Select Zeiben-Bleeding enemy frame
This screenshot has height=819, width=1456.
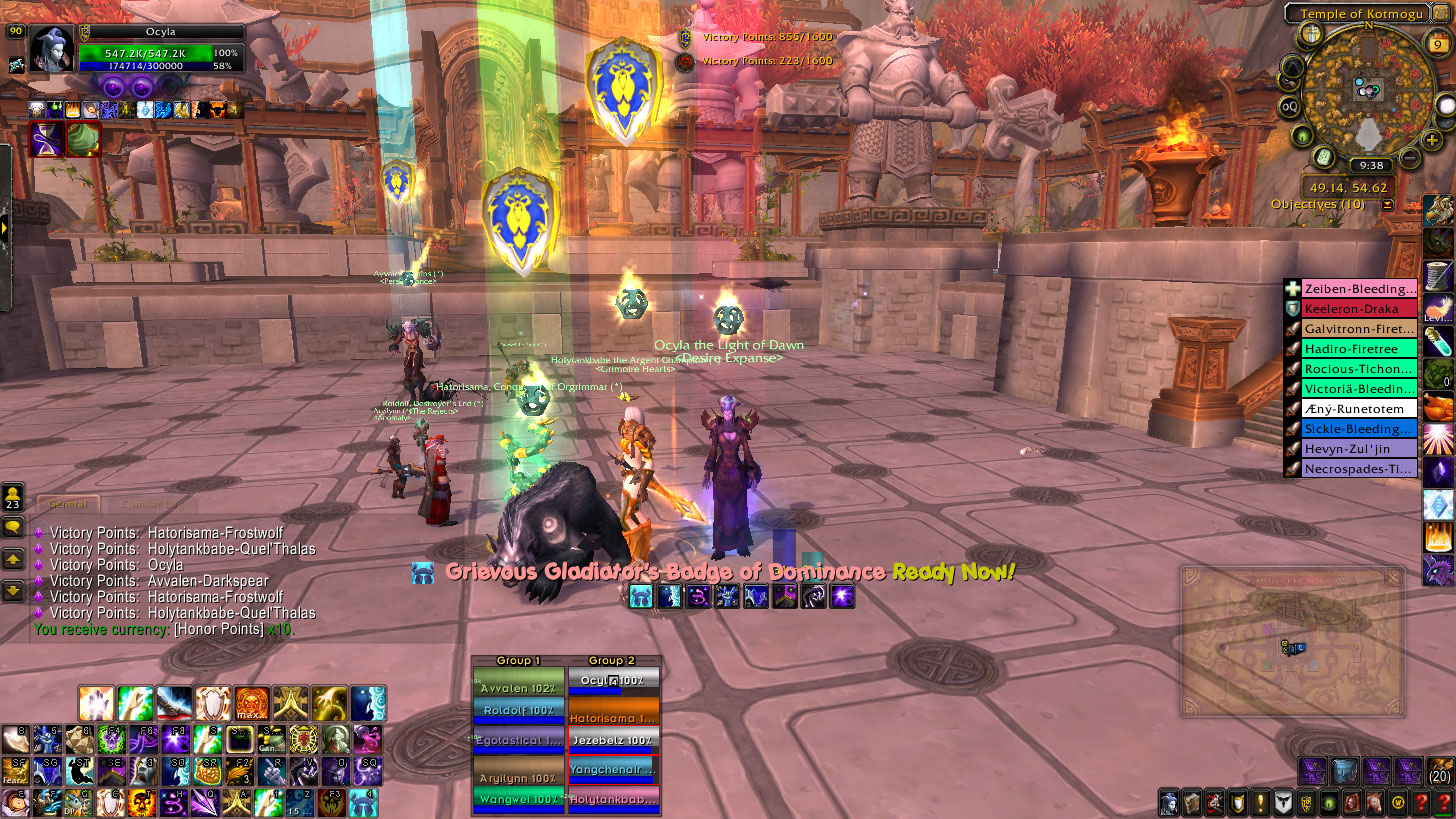1359,289
